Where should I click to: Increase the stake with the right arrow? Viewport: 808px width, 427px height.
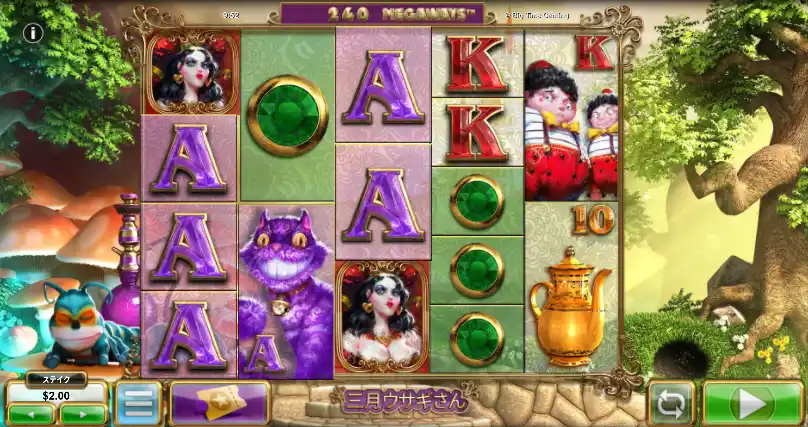point(82,413)
